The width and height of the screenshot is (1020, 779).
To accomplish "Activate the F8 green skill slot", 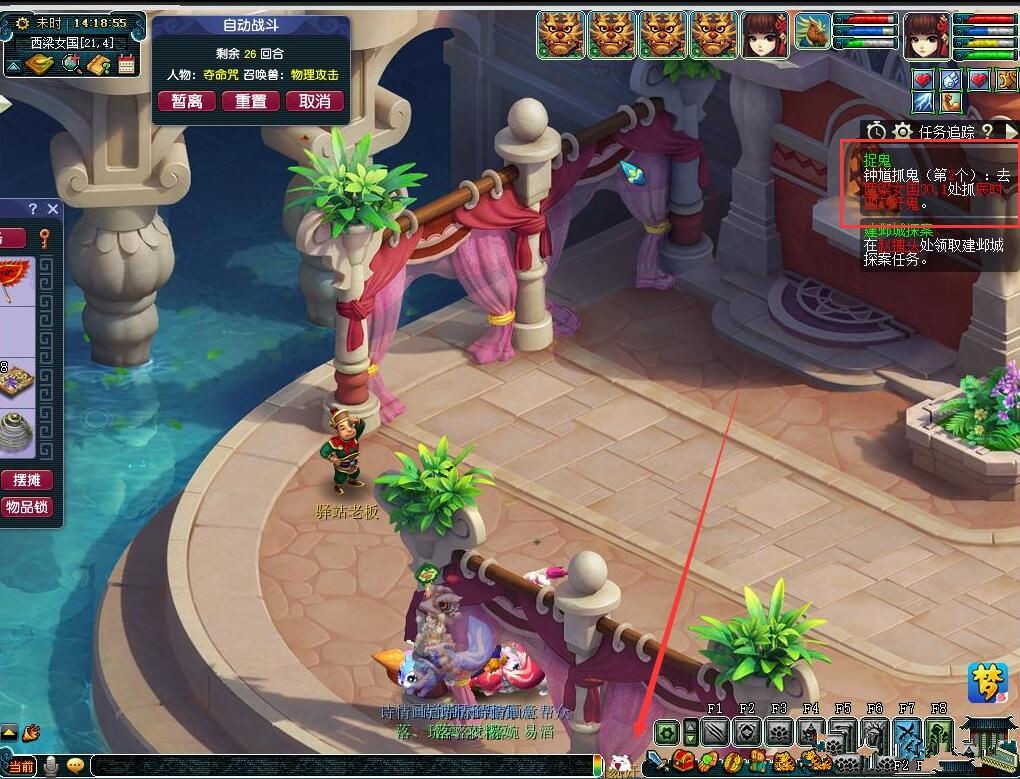I will (938, 733).
